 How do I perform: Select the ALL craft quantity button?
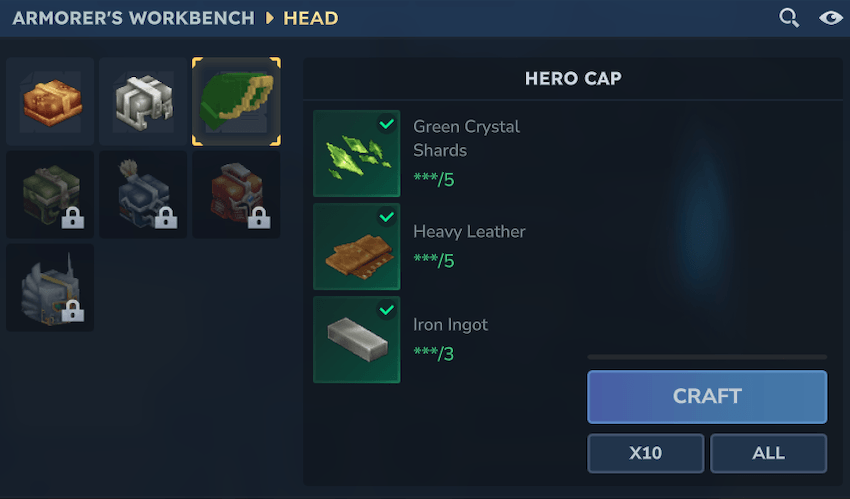[768, 453]
